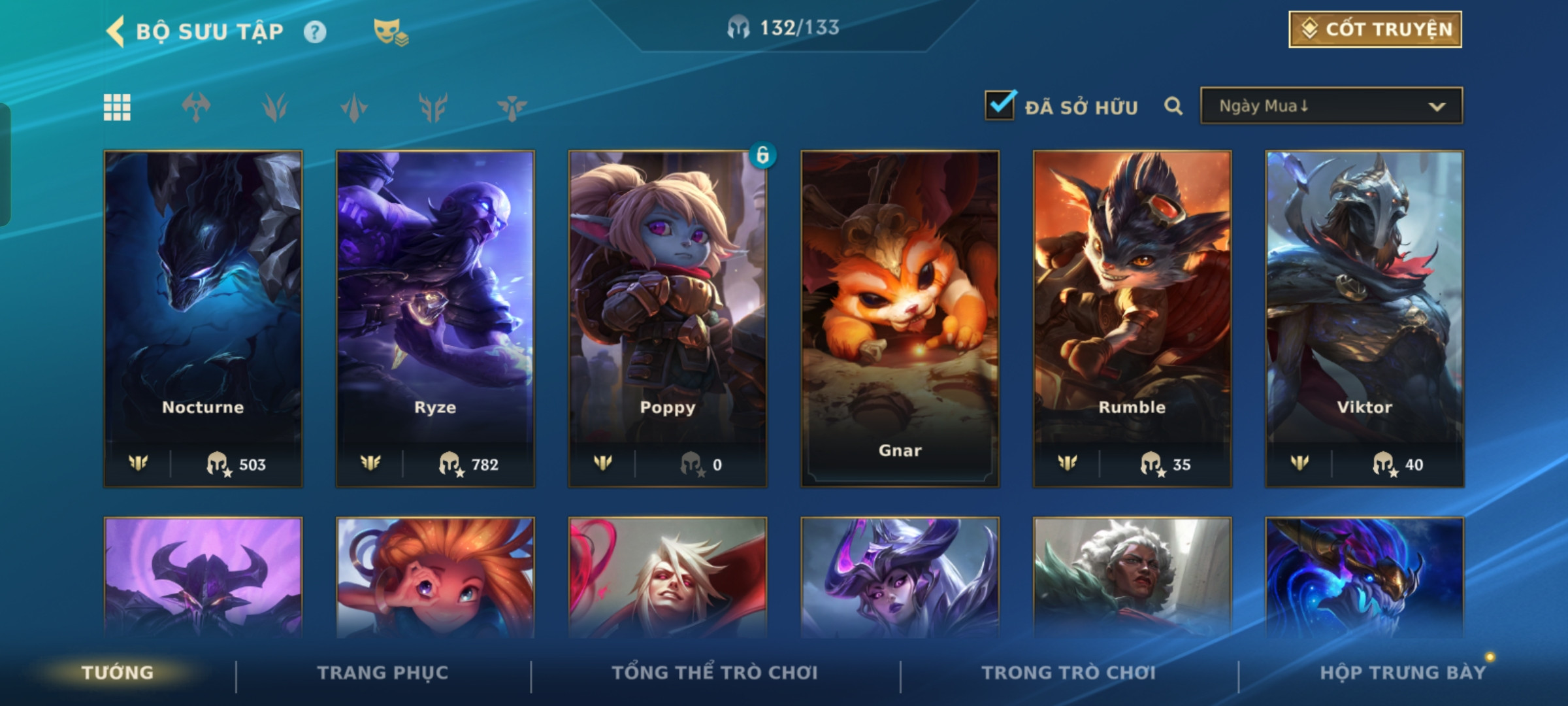Select the Rumble champion card
The width and height of the screenshot is (1568, 706).
1132,318
